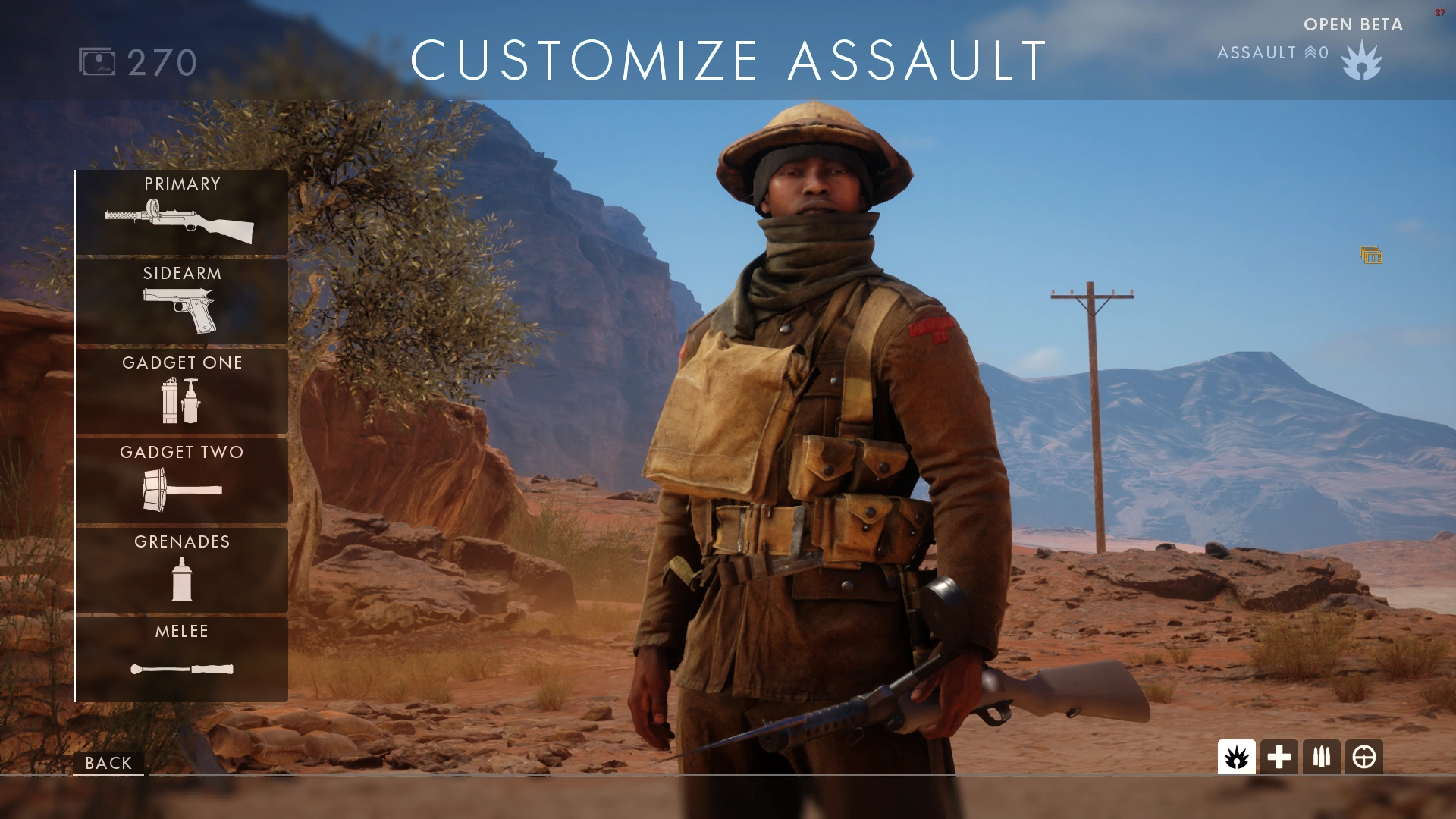Open the Gadget Two slot
The height and width of the screenshot is (819, 1456).
coord(180,481)
